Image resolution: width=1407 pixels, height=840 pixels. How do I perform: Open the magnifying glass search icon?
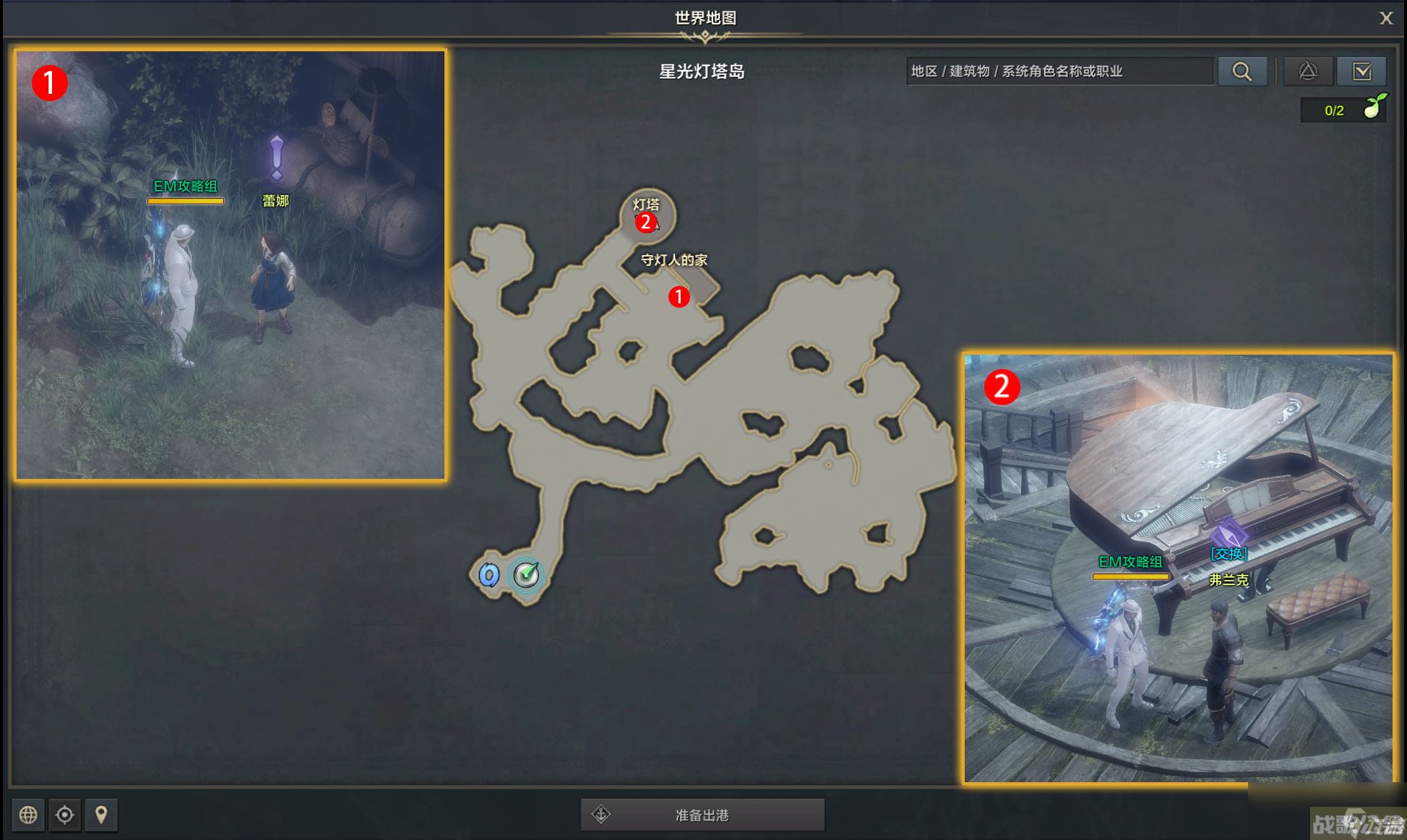1242,71
